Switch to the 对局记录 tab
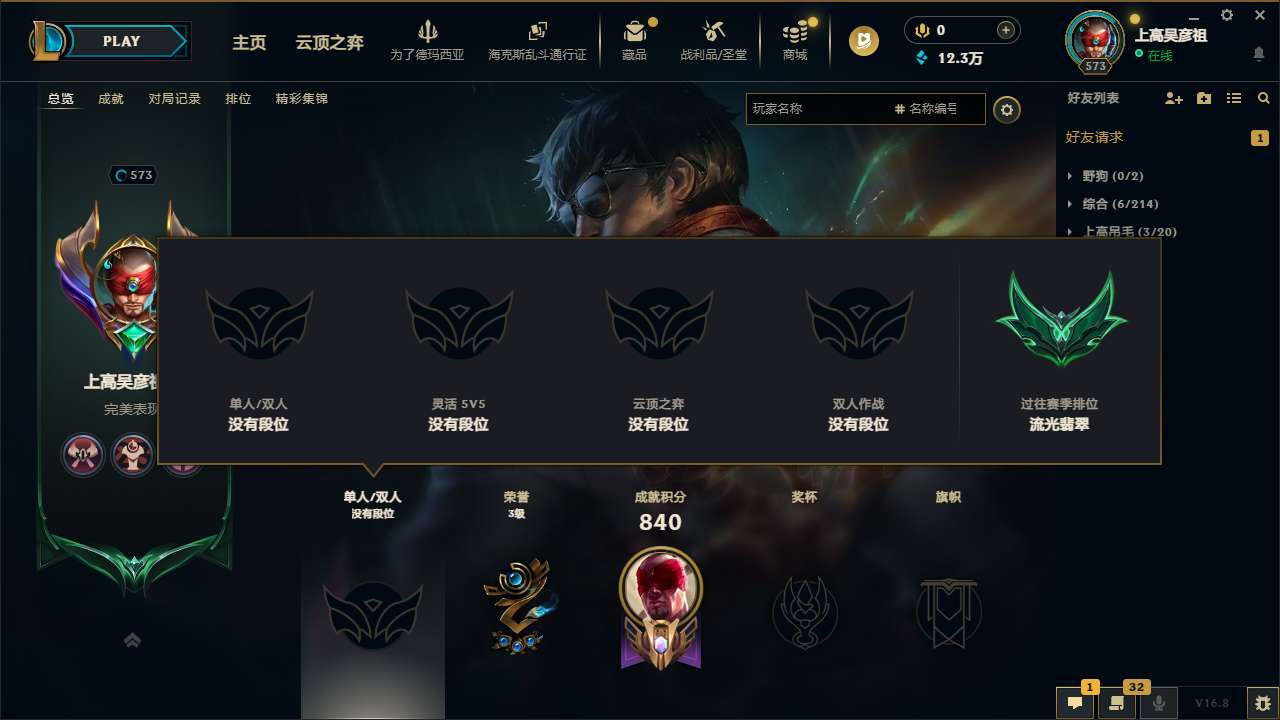Image resolution: width=1280 pixels, height=720 pixels. coord(175,99)
